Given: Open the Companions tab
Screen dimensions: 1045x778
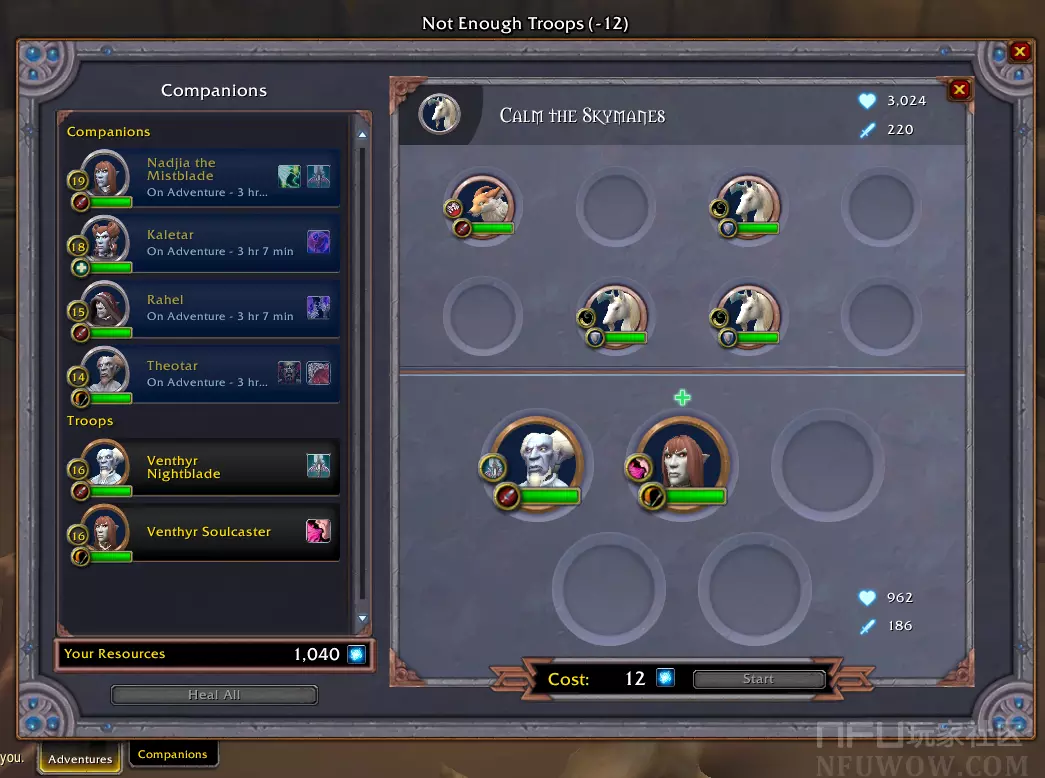Looking at the screenshot, I should pos(172,755).
